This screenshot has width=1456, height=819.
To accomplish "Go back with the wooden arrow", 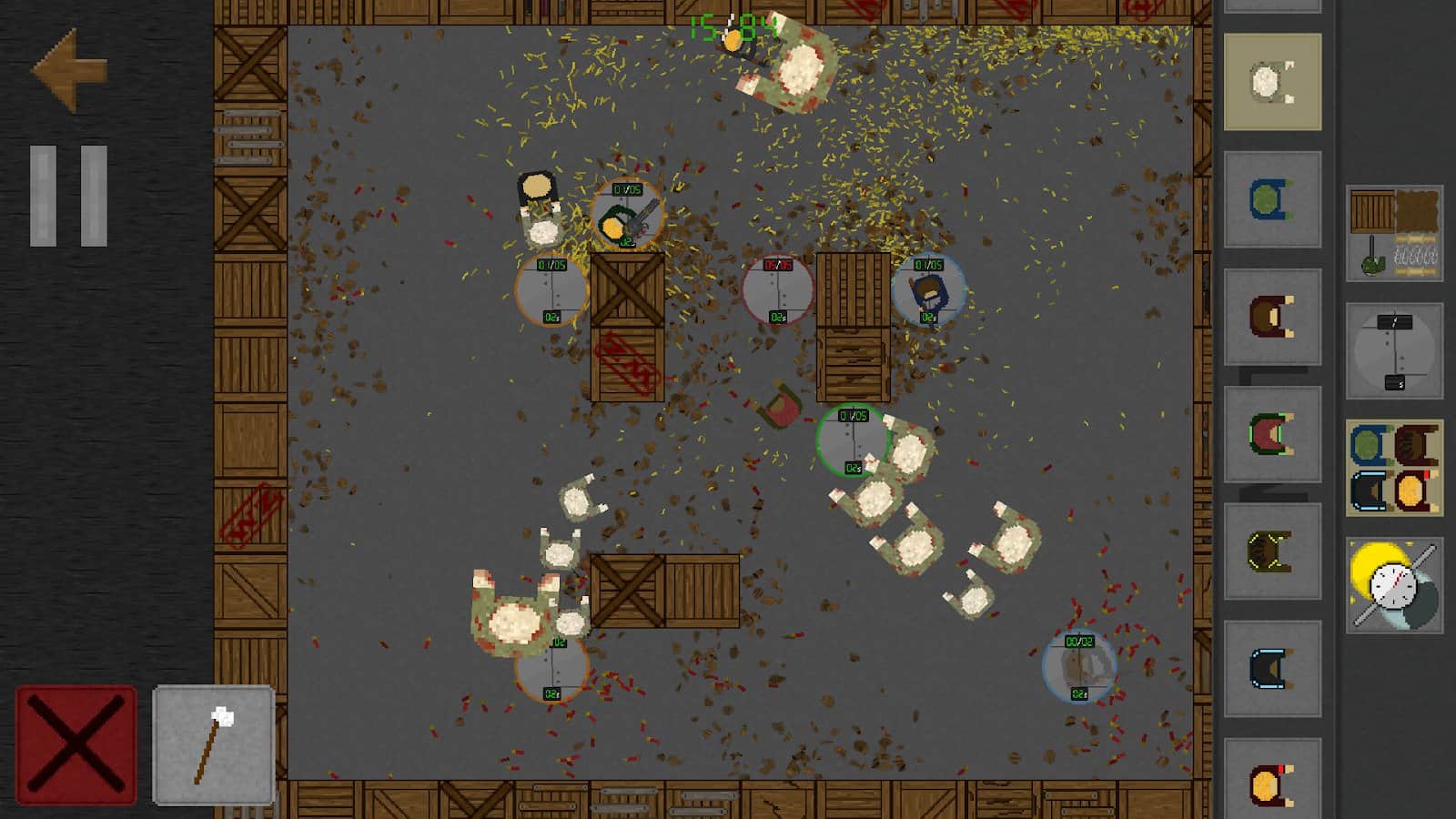I will click(x=70, y=70).
